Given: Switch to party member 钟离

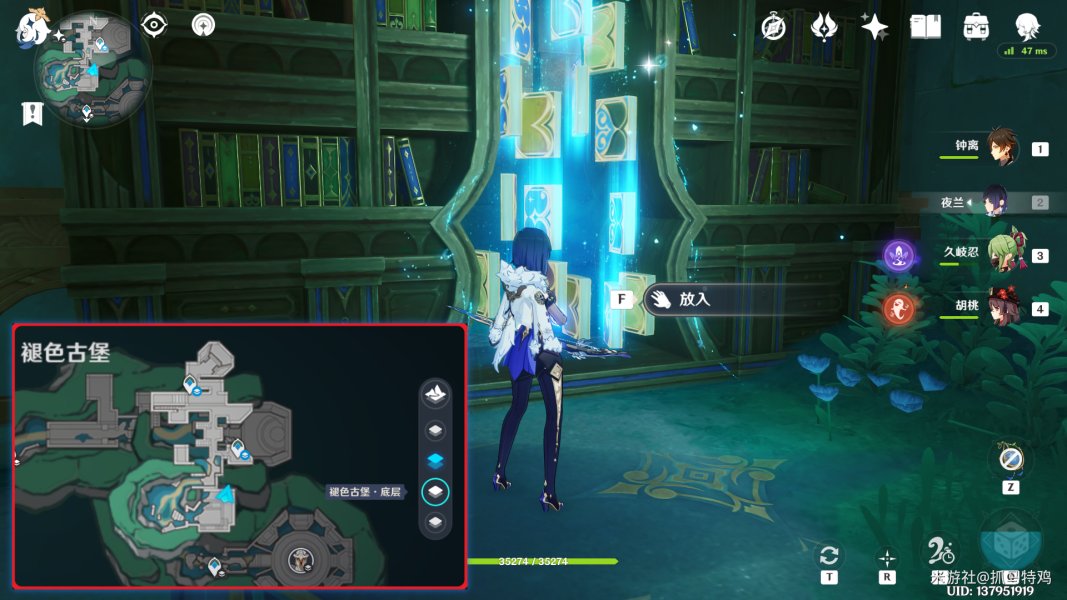Looking at the screenshot, I should pyautogui.click(x=1001, y=148).
